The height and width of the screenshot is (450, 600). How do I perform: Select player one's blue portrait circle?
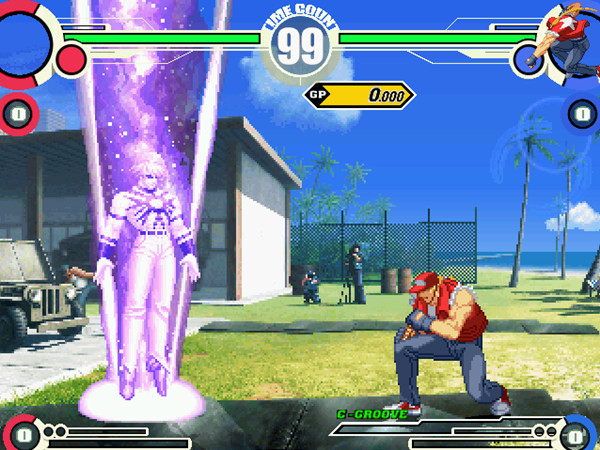[22, 40]
